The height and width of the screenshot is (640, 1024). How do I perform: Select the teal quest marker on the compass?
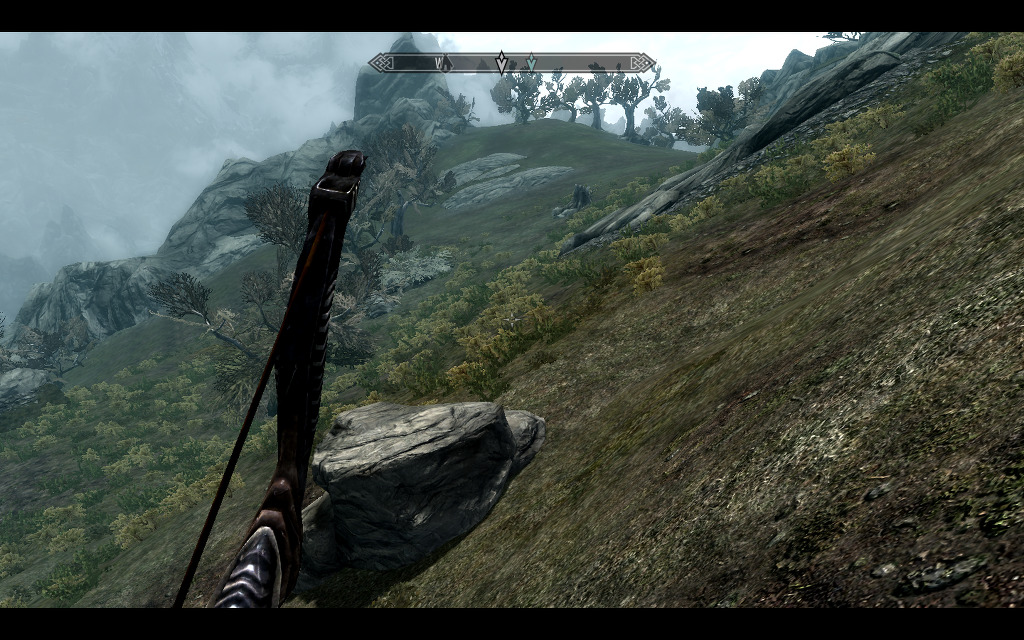pyautogui.click(x=530, y=63)
